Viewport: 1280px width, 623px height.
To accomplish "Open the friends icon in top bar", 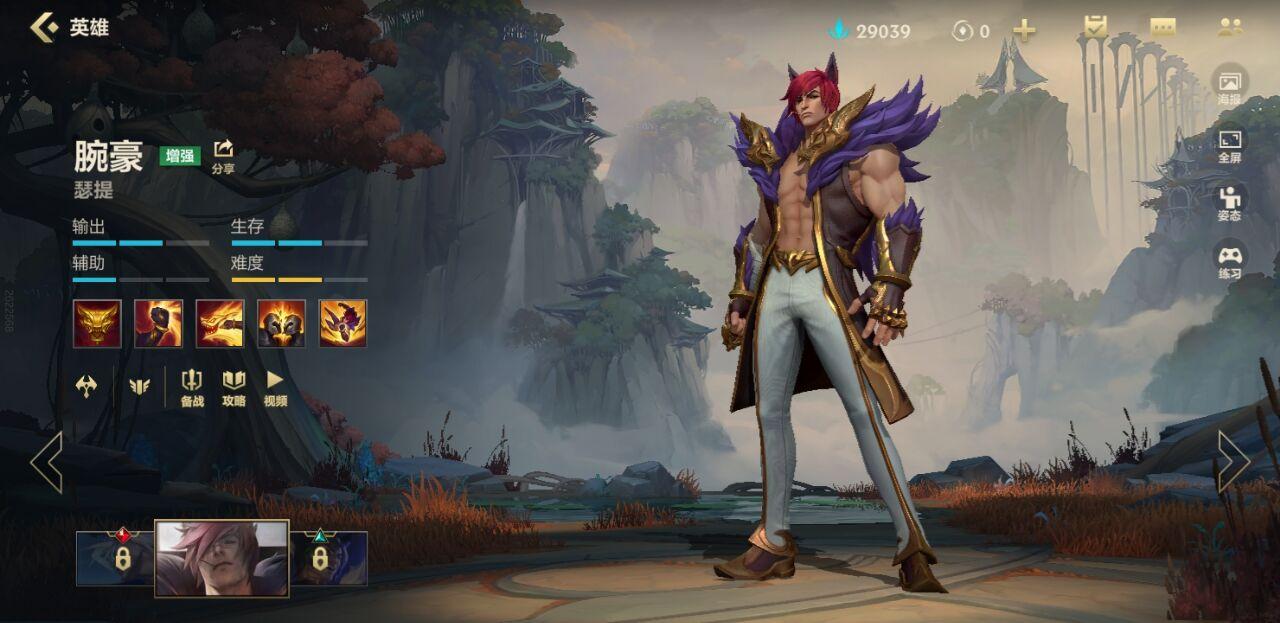I will coord(1230,28).
